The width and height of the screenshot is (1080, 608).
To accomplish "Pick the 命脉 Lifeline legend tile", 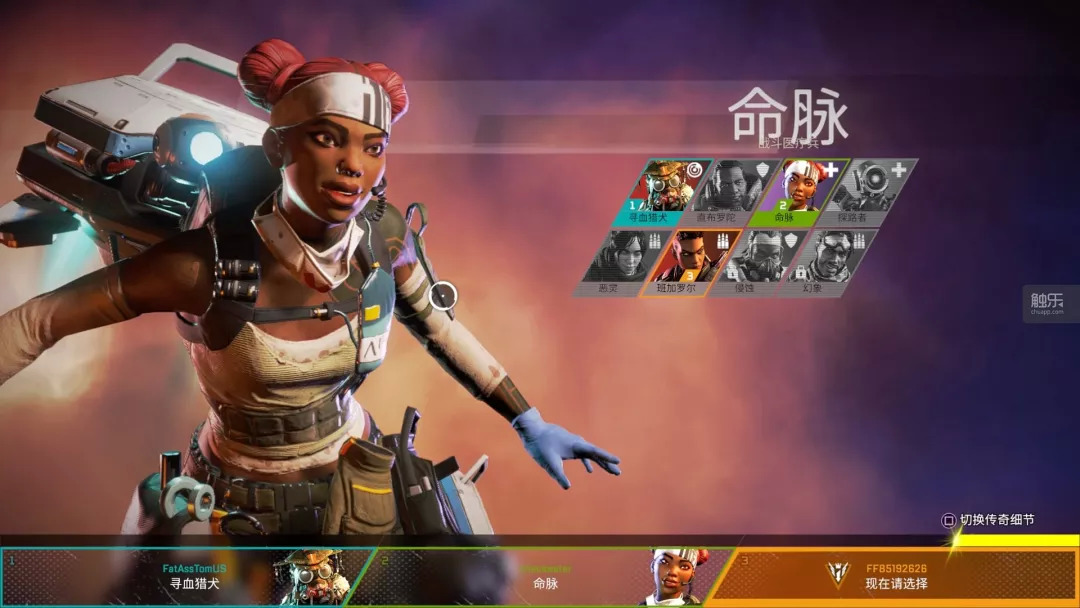I will [x=802, y=191].
